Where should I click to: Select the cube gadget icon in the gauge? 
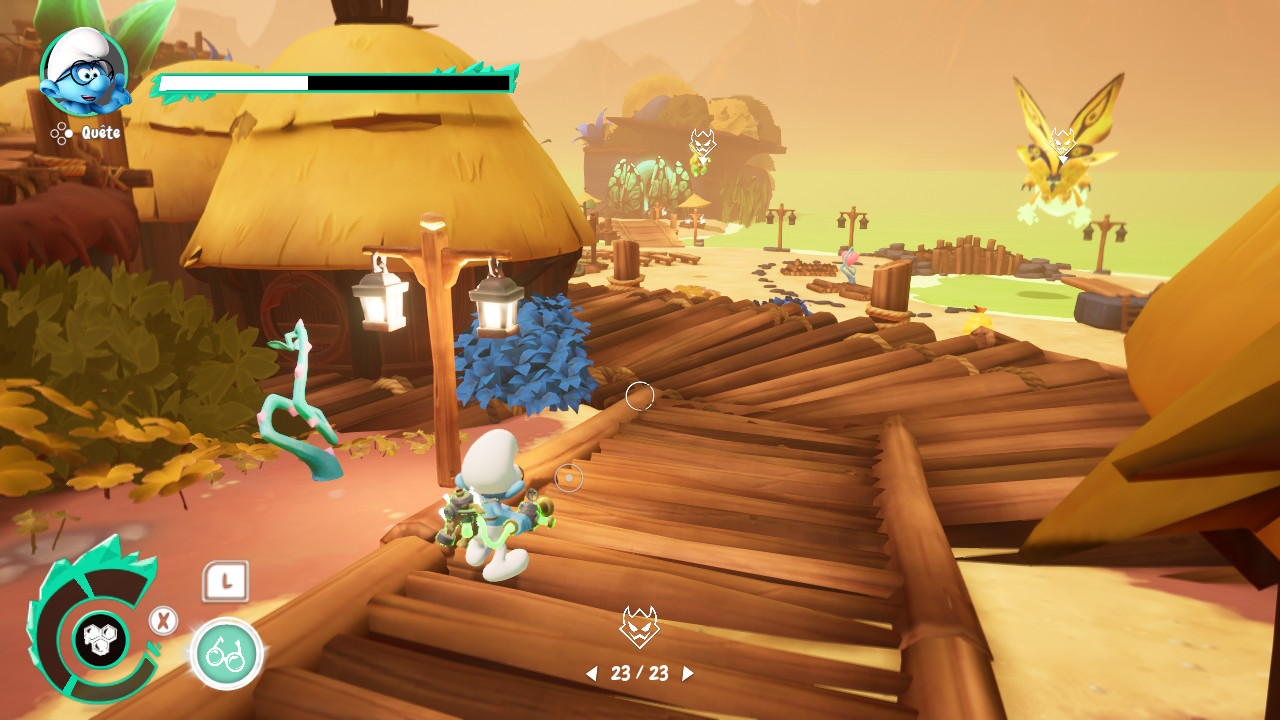(100, 639)
